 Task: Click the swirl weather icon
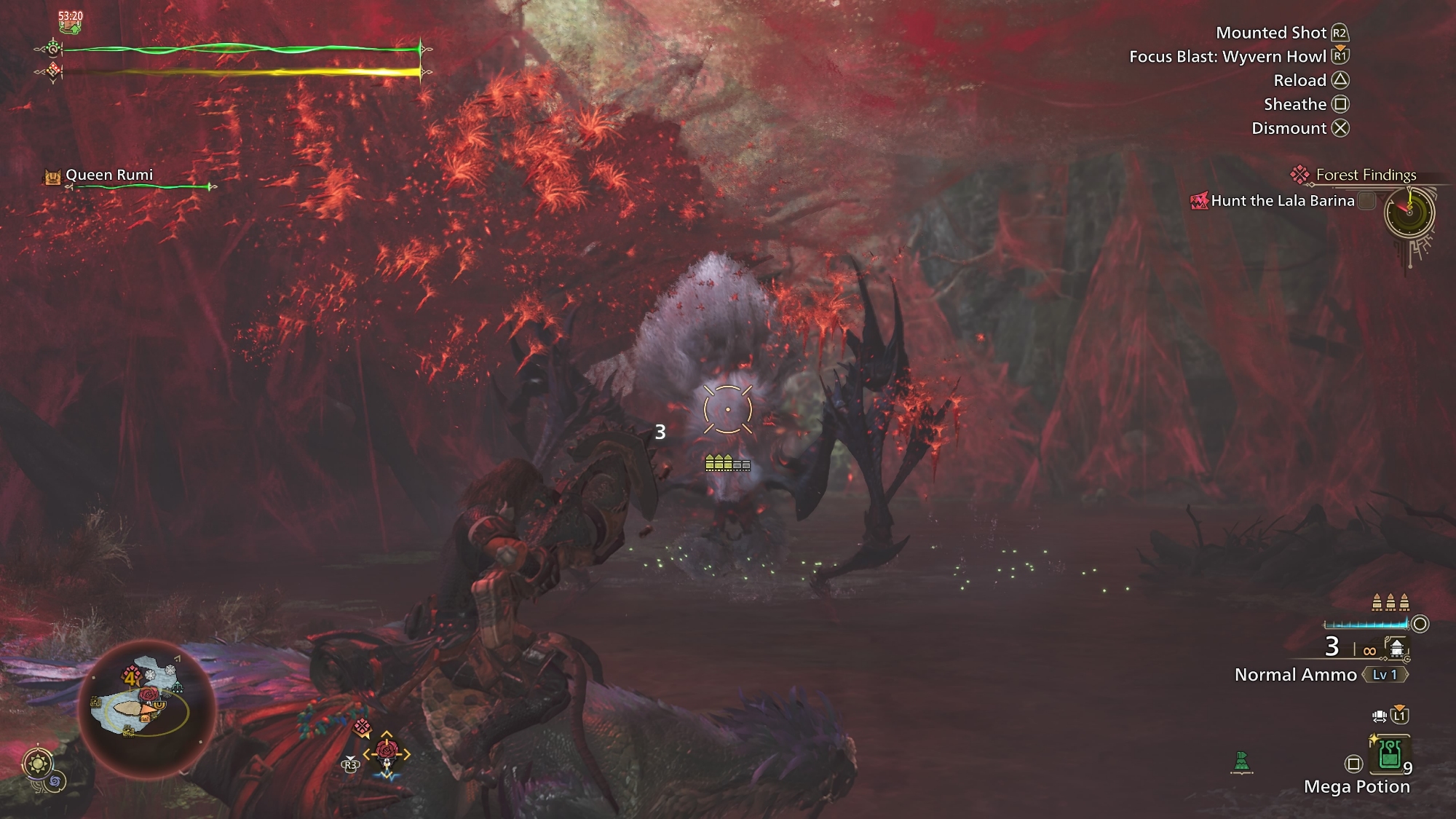(x=56, y=781)
